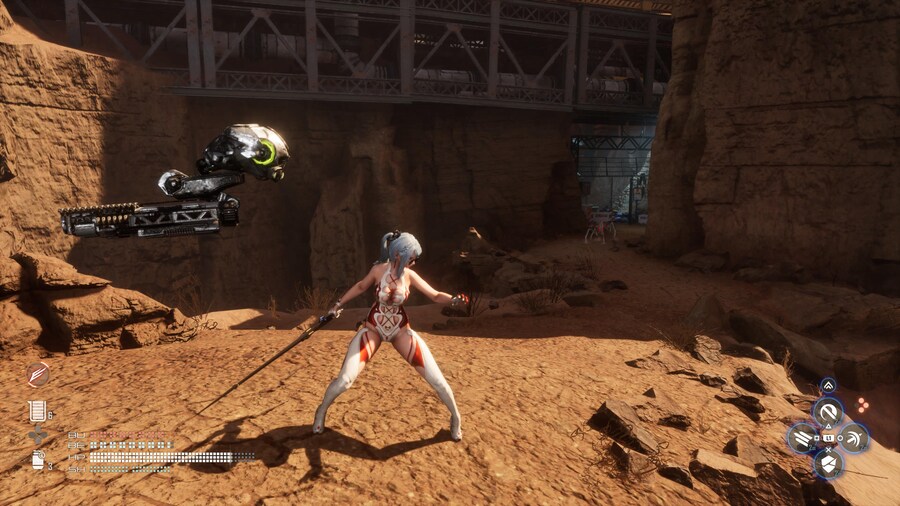The image size is (900, 506).
Task: Trigger the arc-slash skill icon
Action: pos(854,437)
